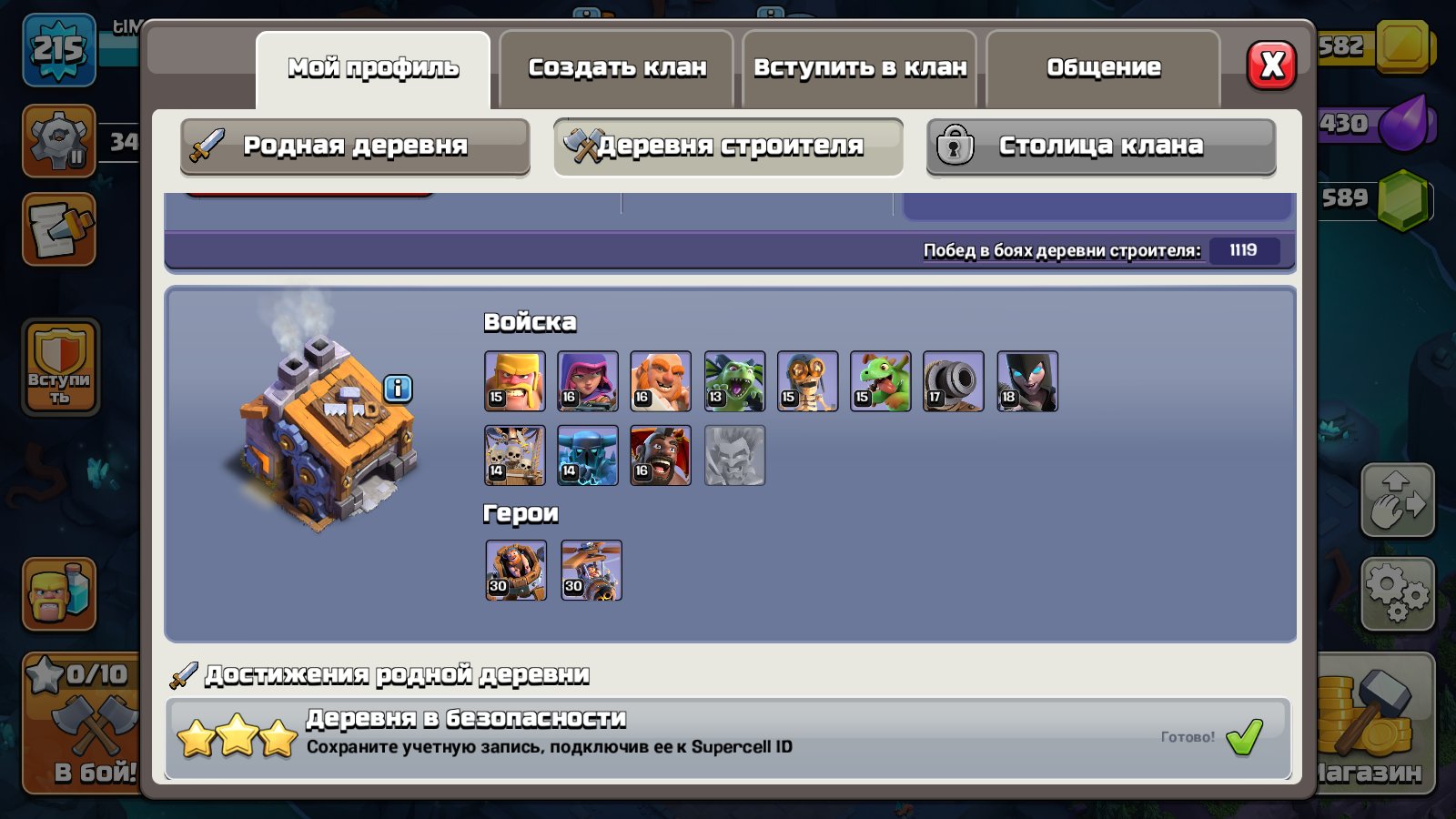Image resolution: width=1456 pixels, height=819 pixels.
Task: Select the Raged Barbarian troop icon
Action: (513, 382)
